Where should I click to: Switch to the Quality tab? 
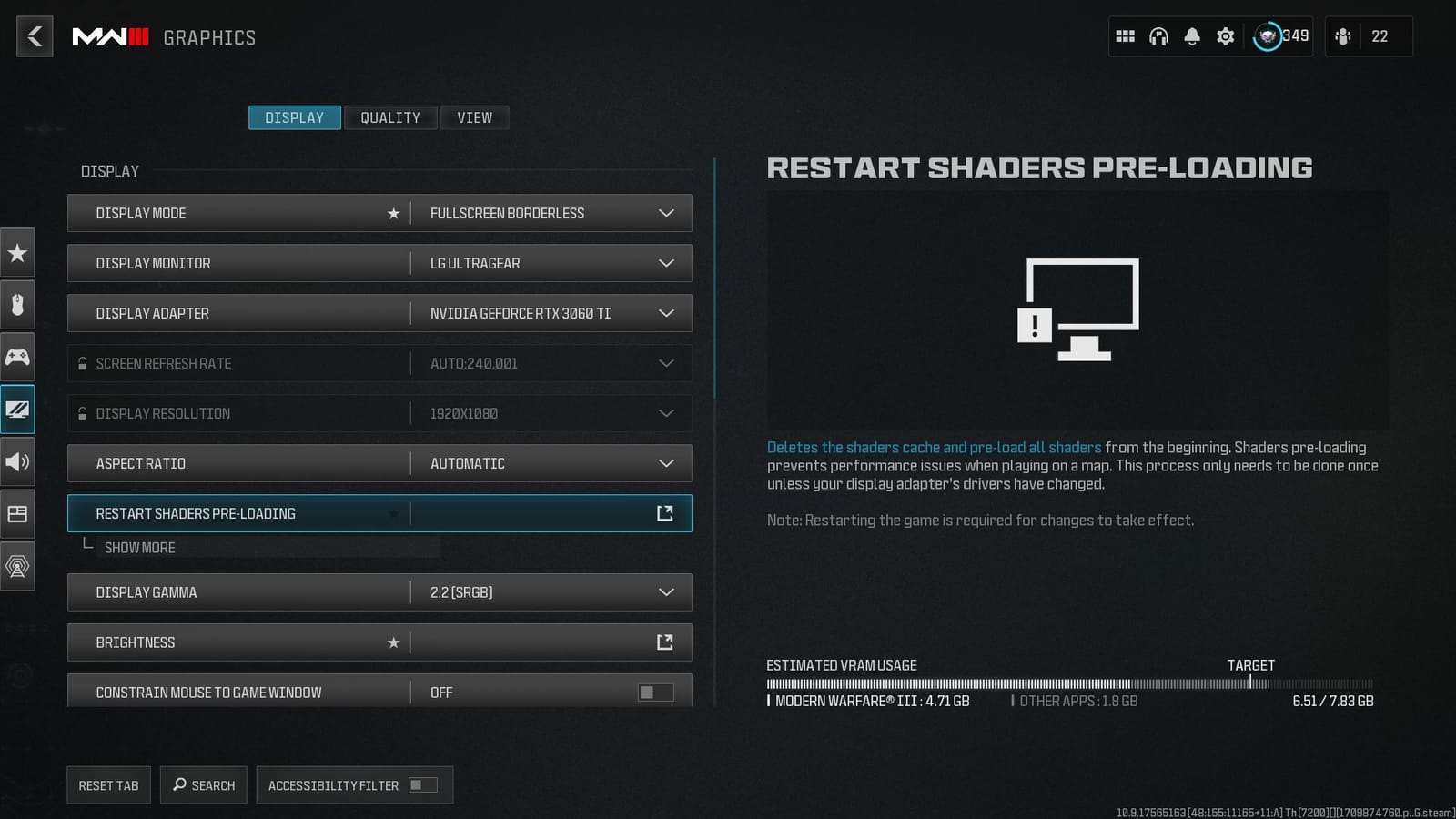(390, 117)
